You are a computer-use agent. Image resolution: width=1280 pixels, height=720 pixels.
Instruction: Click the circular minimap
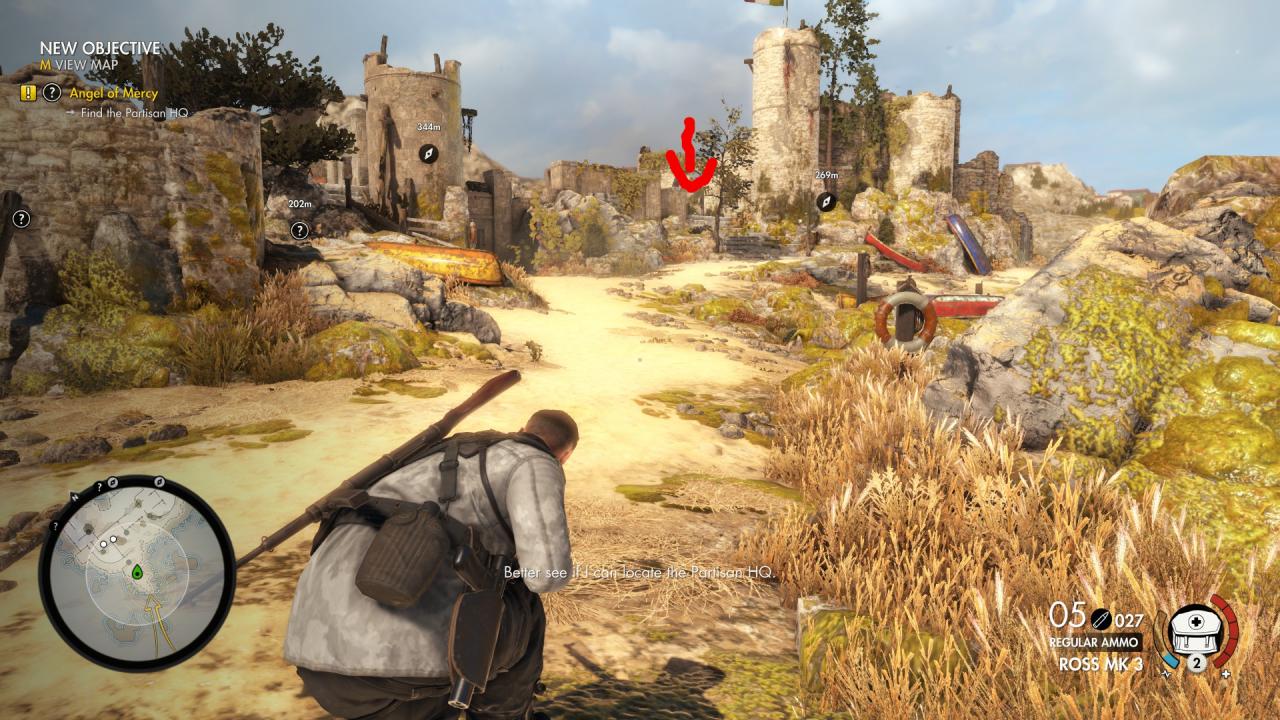[x=137, y=573]
